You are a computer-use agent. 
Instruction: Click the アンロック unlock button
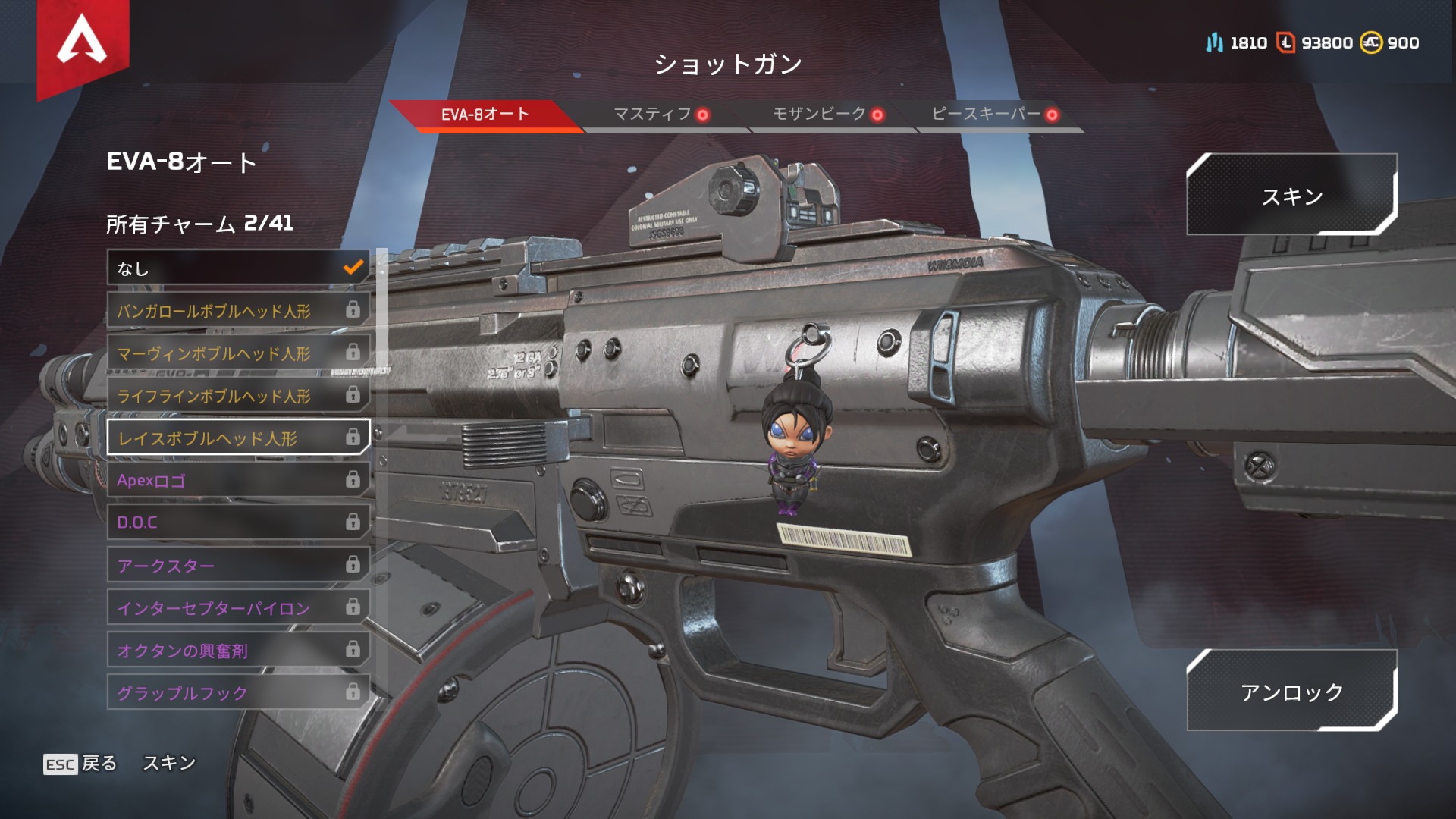(1291, 691)
